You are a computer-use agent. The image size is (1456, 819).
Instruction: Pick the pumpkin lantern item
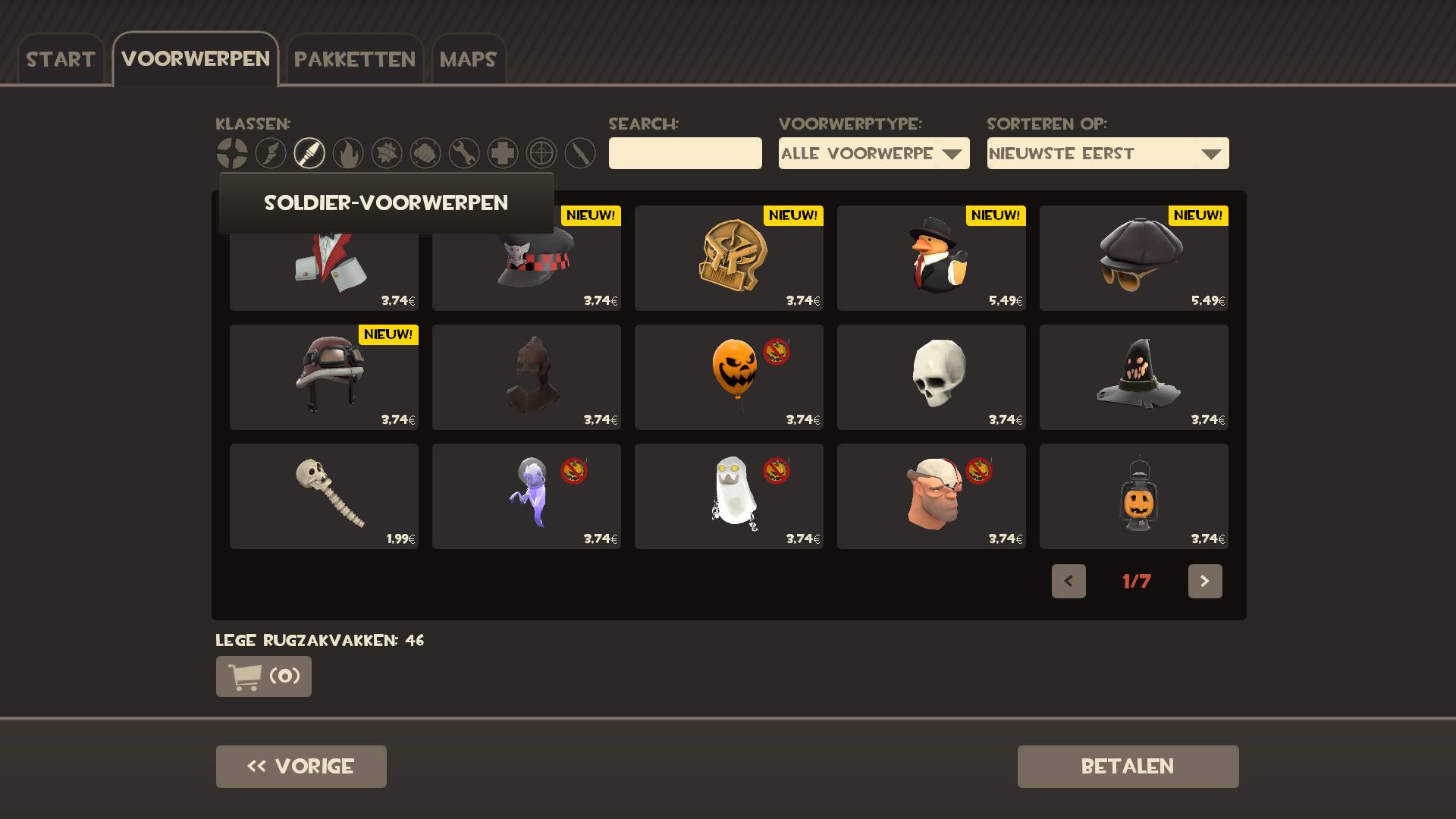tap(1134, 496)
